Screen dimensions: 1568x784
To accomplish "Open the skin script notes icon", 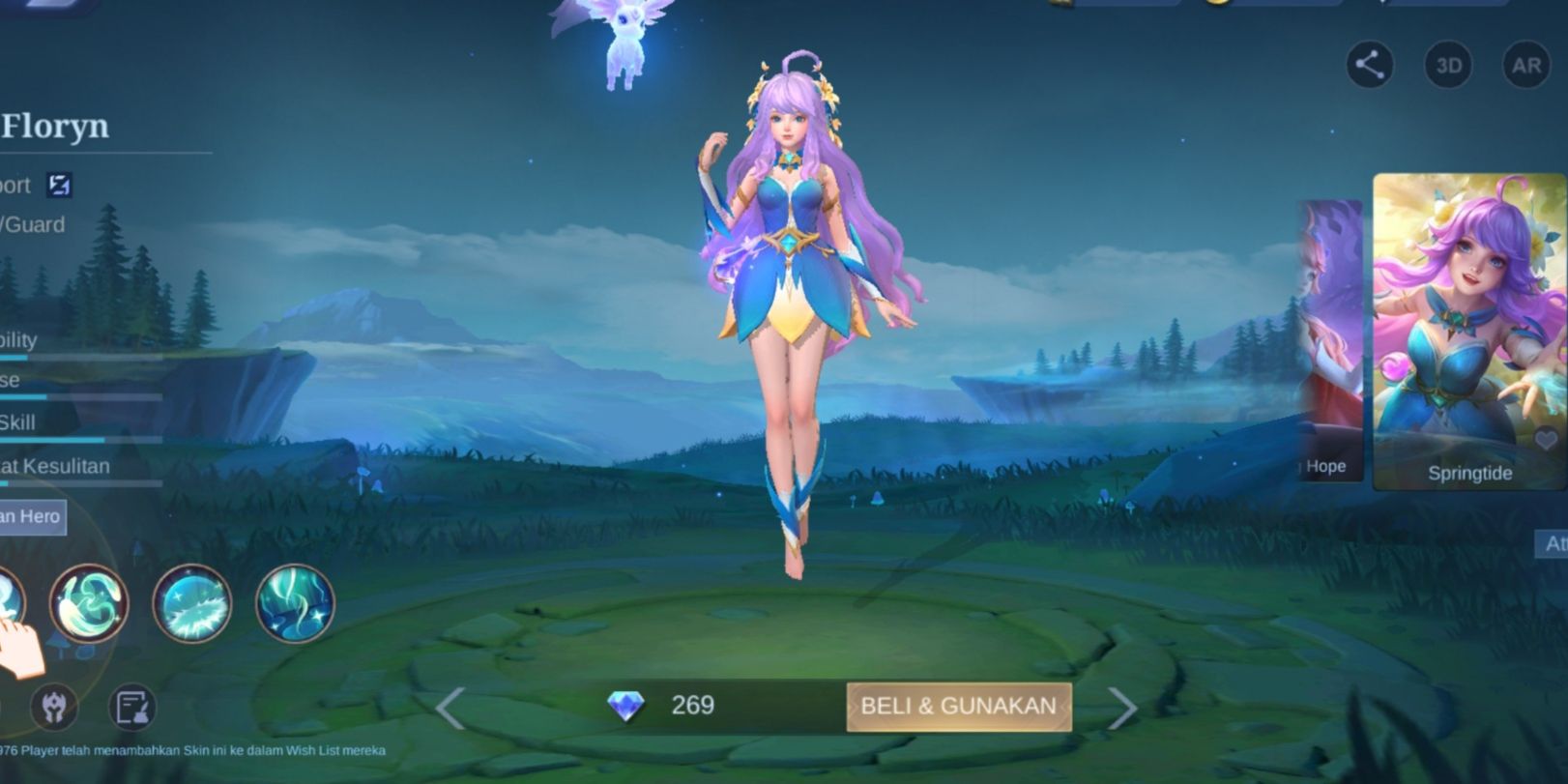I will pos(133,707).
